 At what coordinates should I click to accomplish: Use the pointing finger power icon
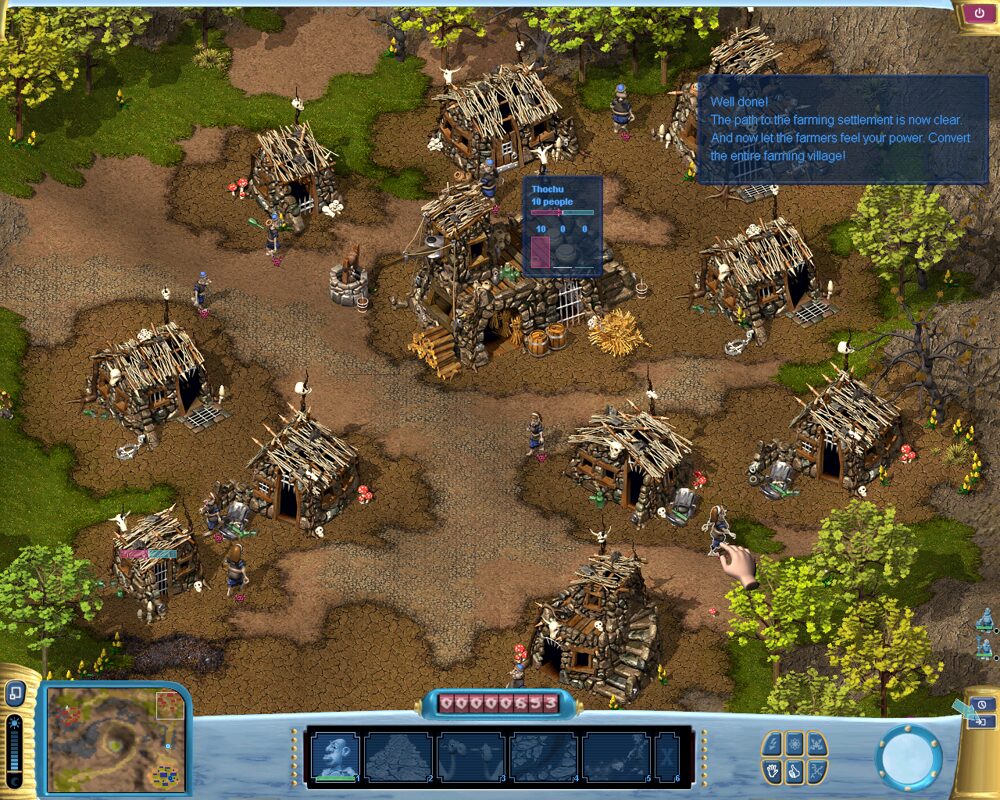pyautogui.click(x=795, y=770)
